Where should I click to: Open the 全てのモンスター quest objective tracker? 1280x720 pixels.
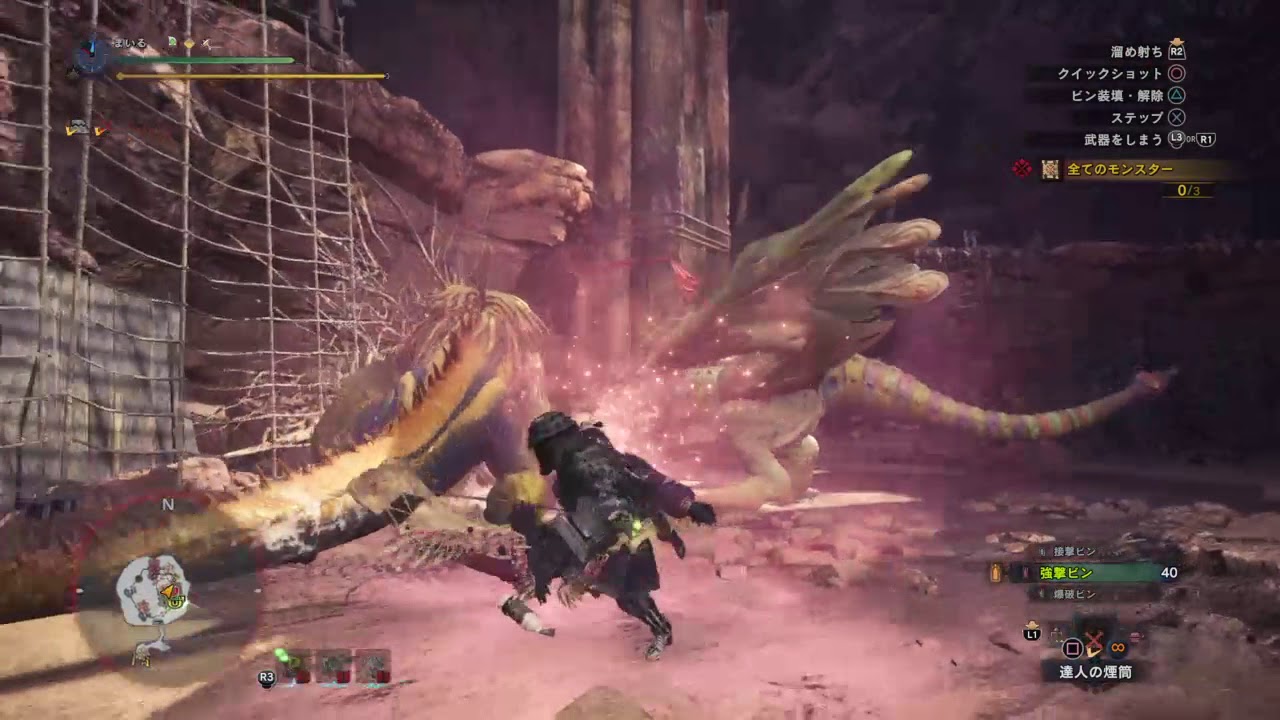click(1120, 170)
